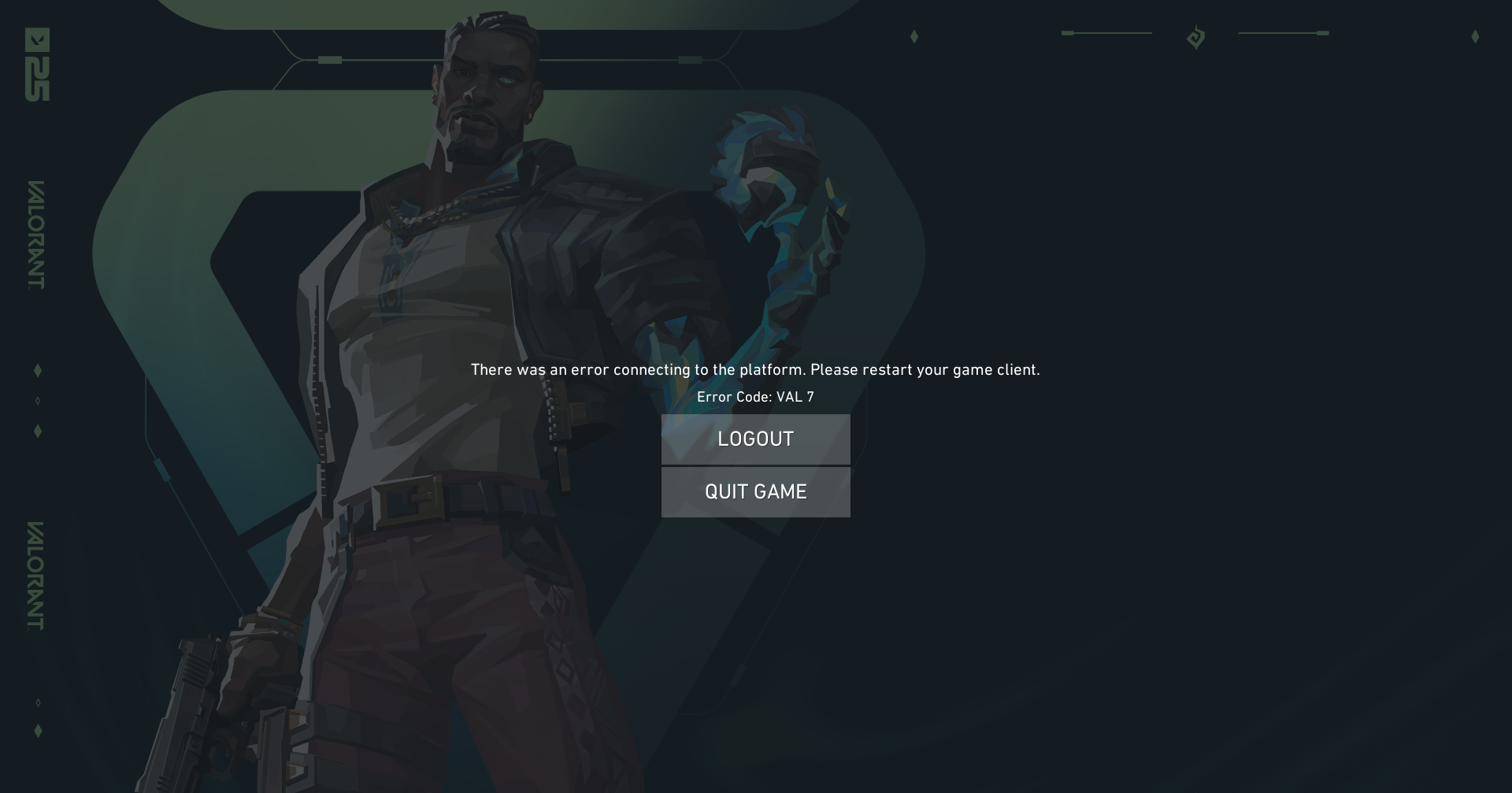The height and width of the screenshot is (793, 1512).
Task: Click the bottom diamond marker on the left sidebar
Action: click(37, 730)
